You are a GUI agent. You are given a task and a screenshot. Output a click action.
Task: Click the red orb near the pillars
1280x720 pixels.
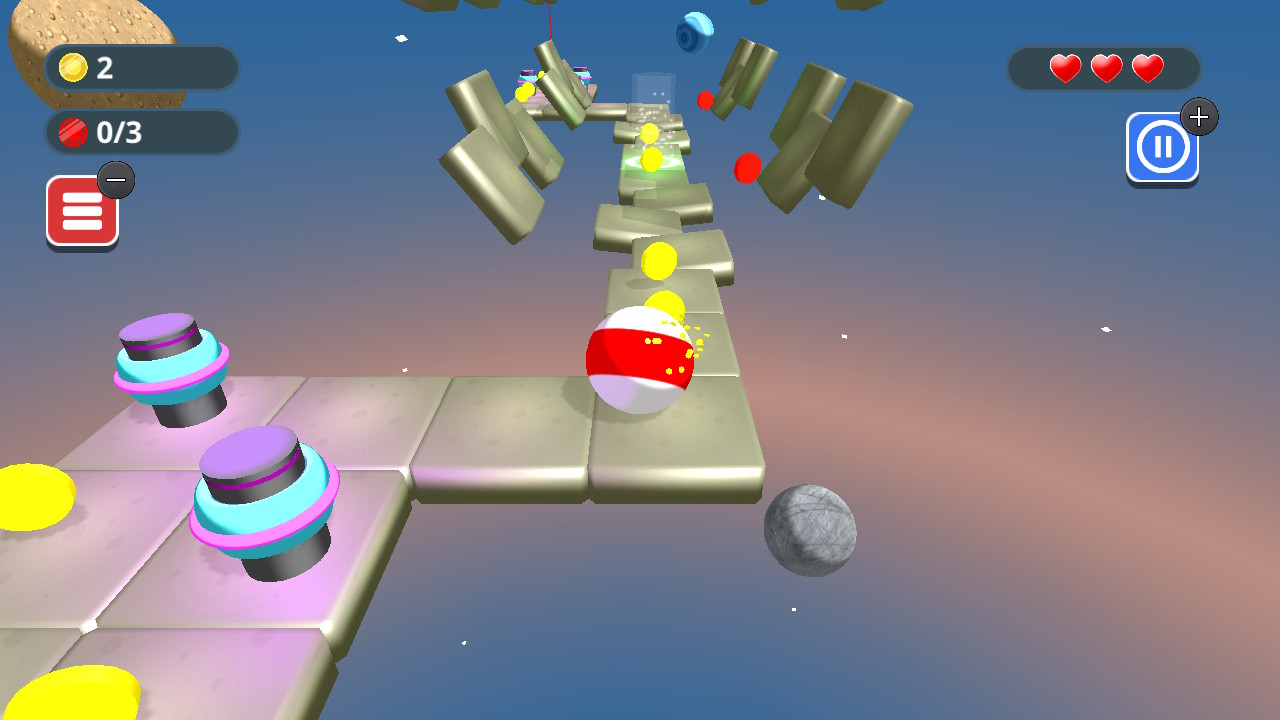click(x=745, y=170)
